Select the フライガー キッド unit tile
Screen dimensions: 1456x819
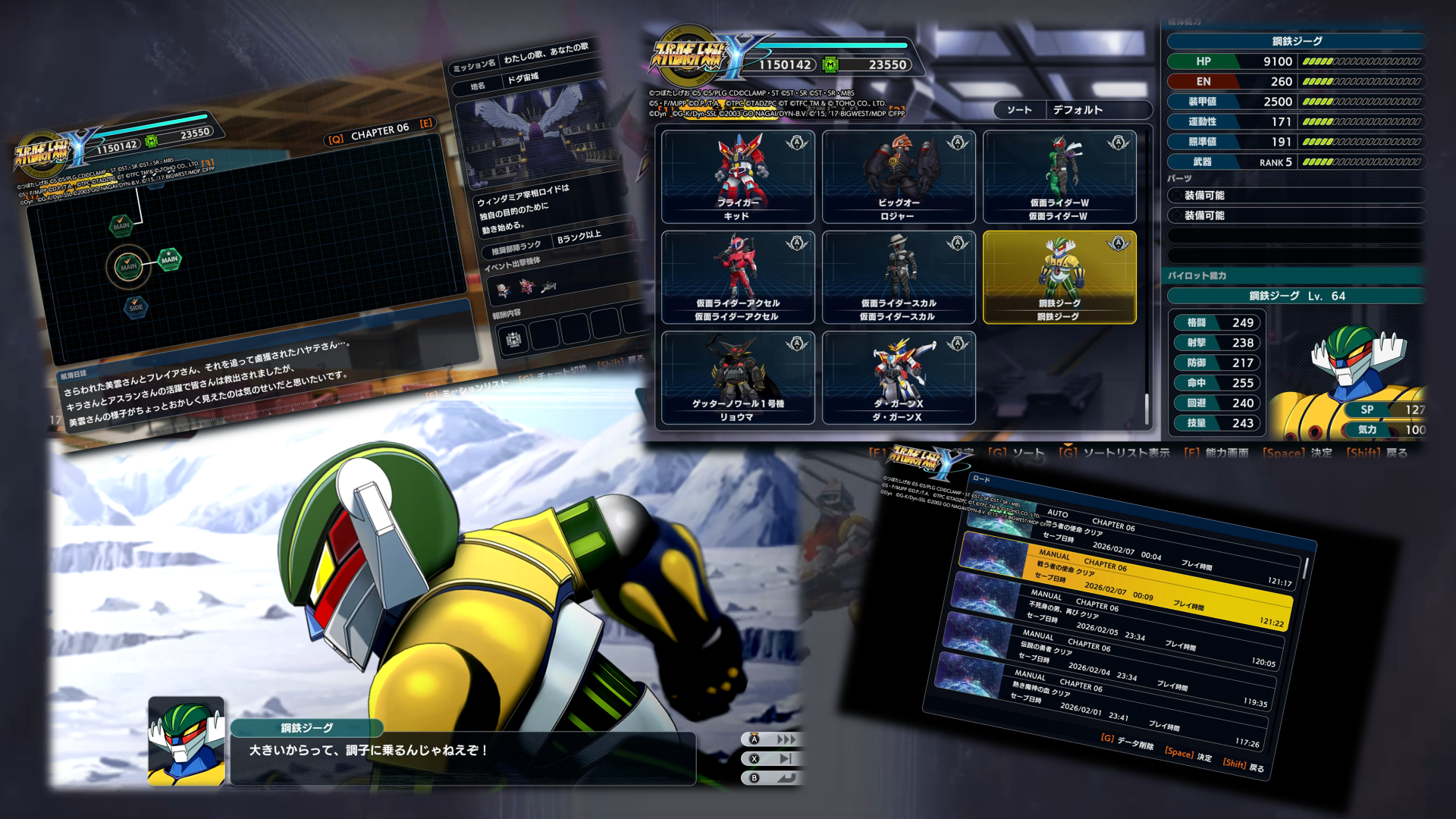[x=737, y=177]
